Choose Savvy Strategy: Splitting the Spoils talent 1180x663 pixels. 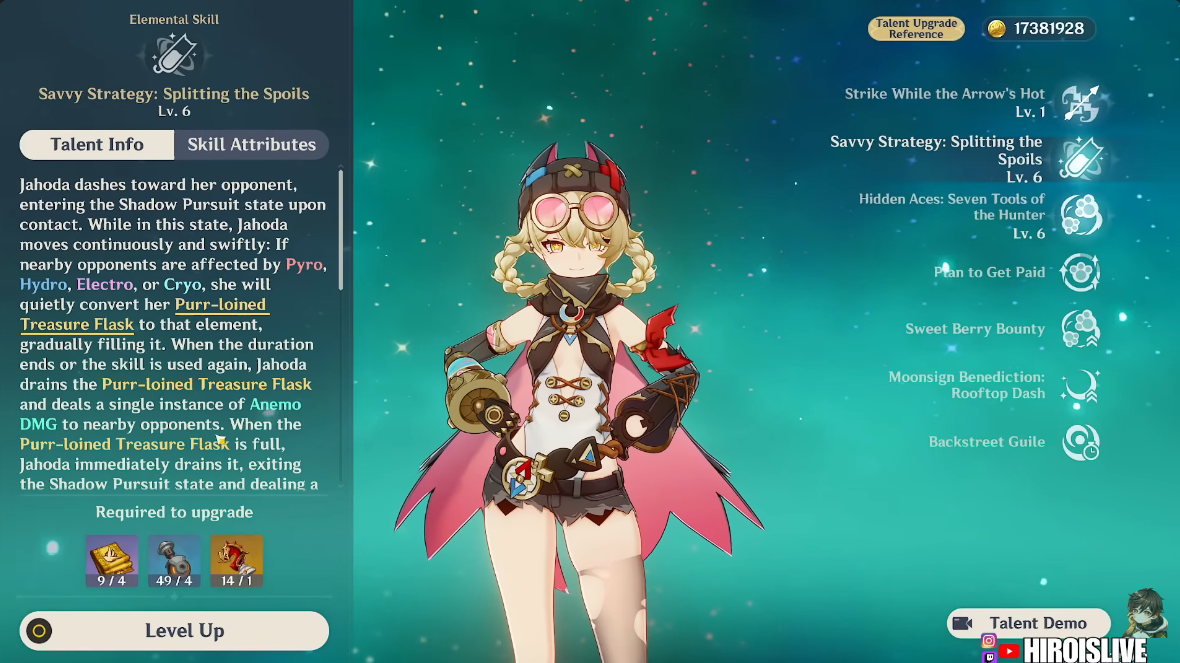tap(1080, 159)
